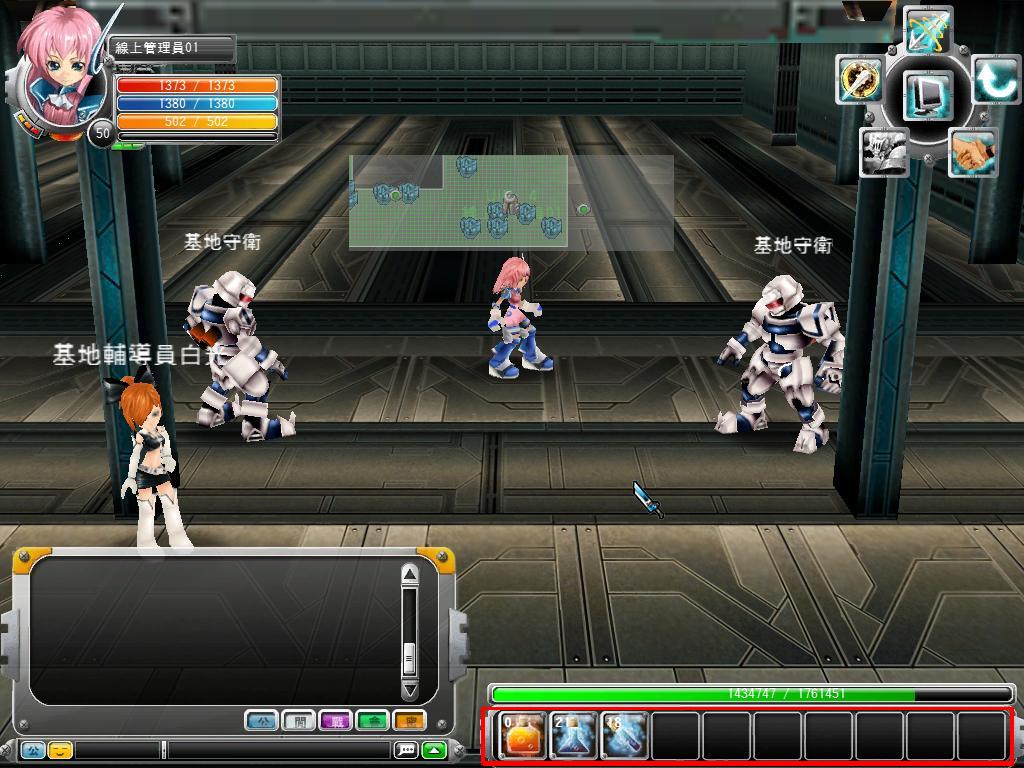This screenshot has width=1024, height=768.
Task: Click the bow and arrow icon
Action: pyautogui.click(x=927, y=30)
